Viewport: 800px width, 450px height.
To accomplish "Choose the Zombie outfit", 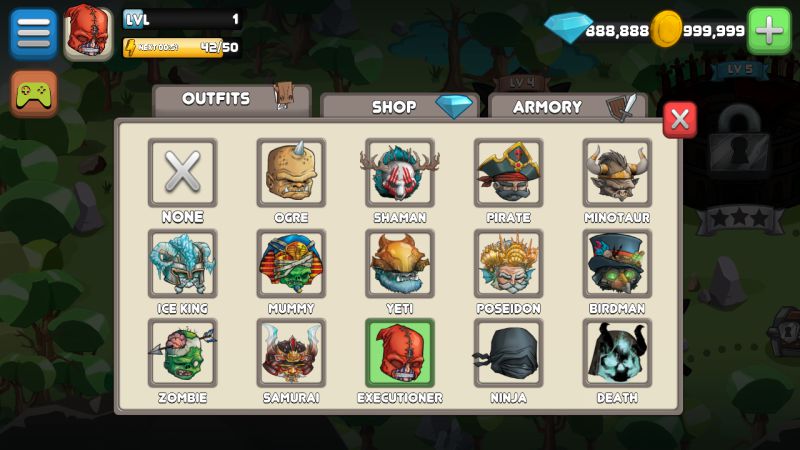I will coord(182,353).
